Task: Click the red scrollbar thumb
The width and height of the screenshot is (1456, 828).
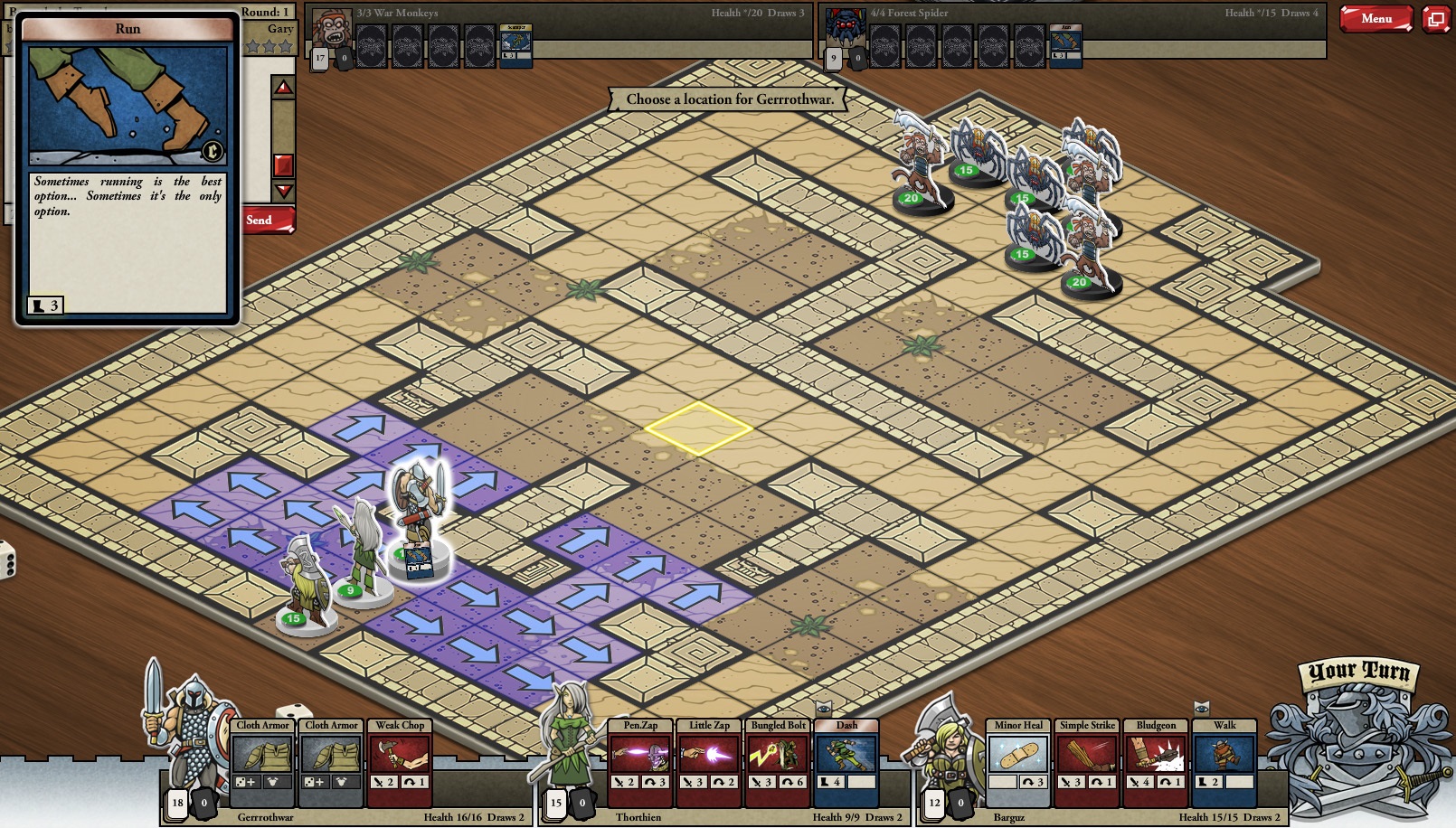Action: [283, 163]
